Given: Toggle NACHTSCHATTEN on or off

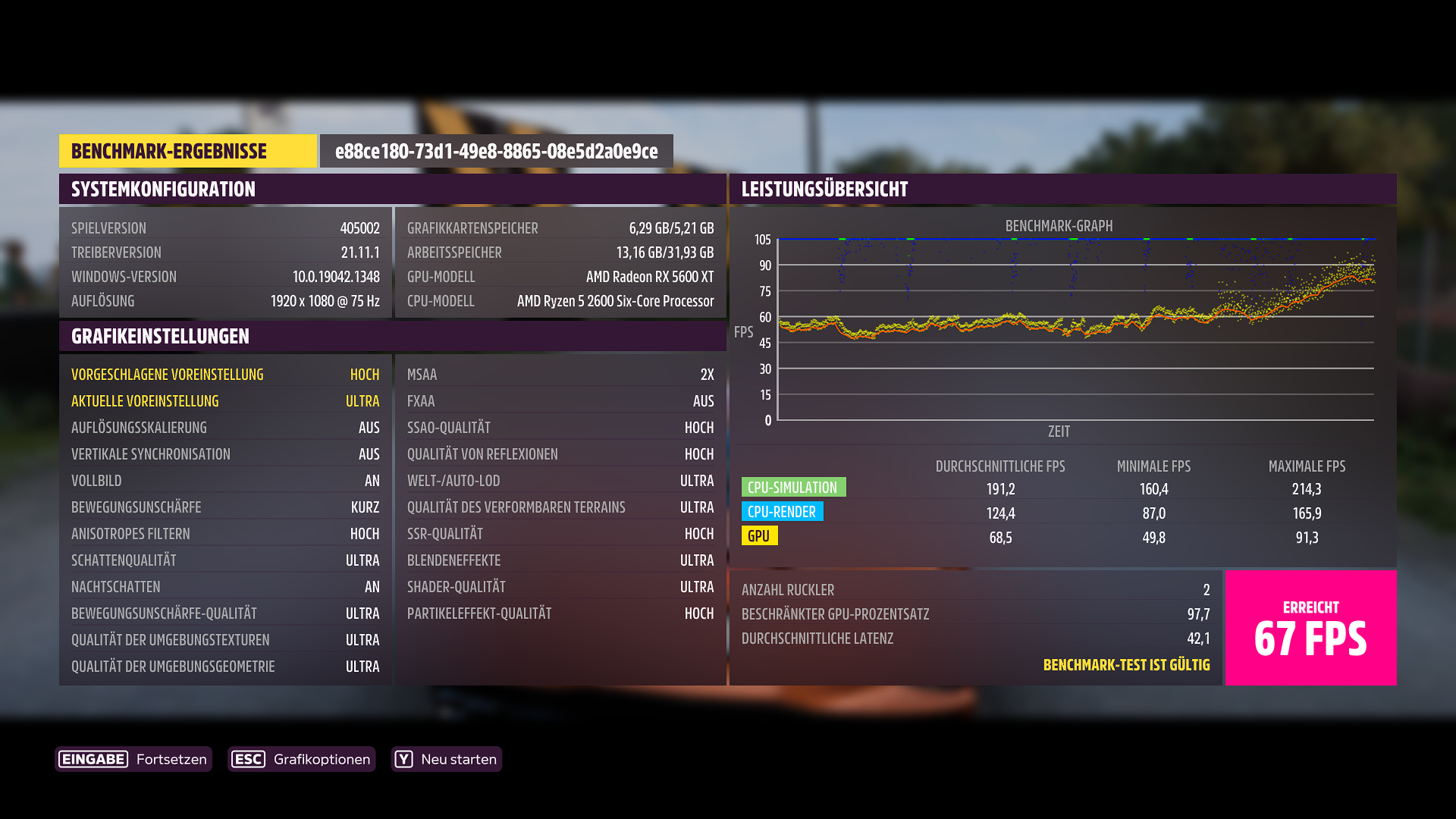Looking at the screenshot, I should (x=225, y=586).
